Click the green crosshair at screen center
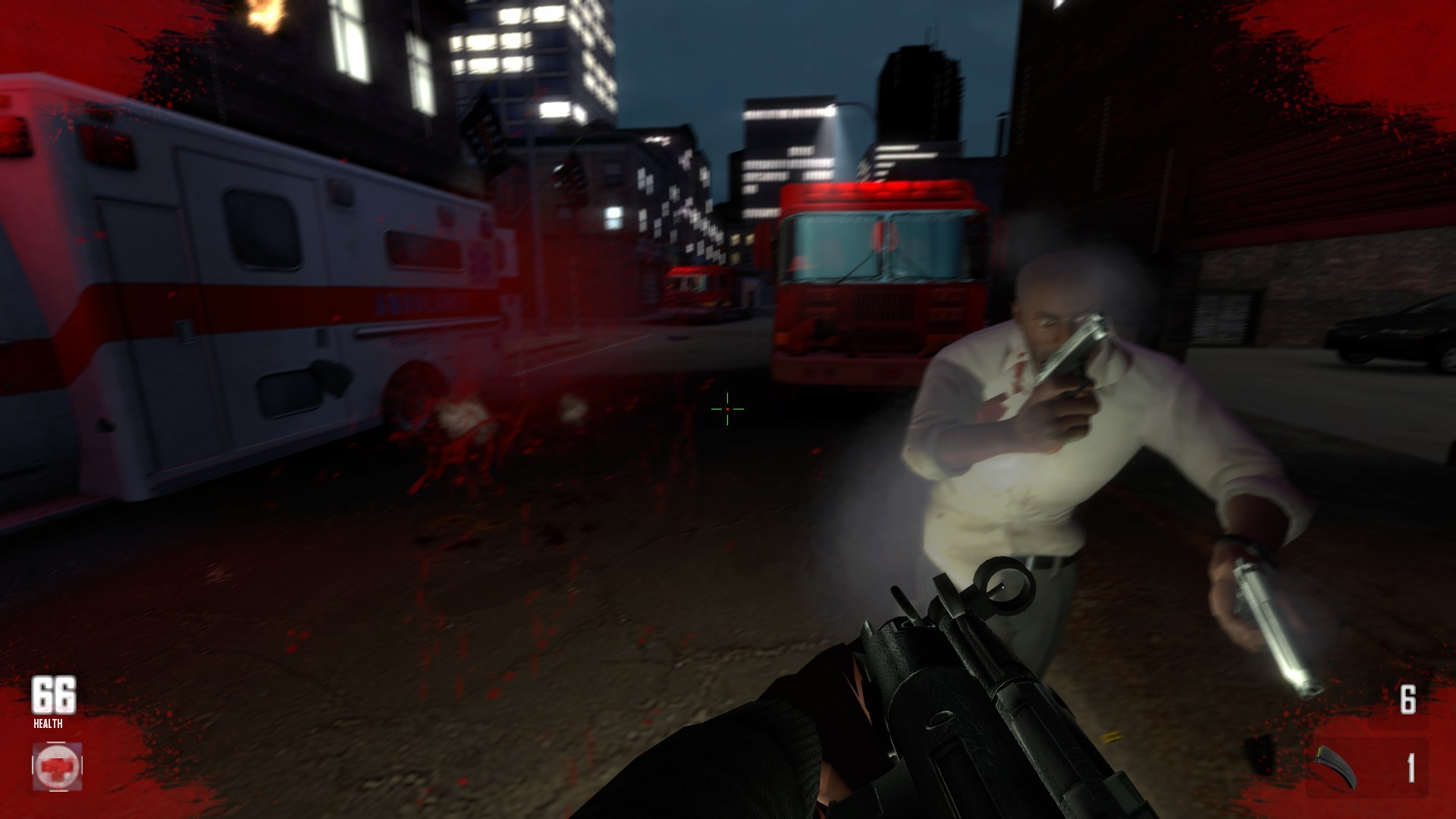The image size is (1456, 819). (x=726, y=409)
